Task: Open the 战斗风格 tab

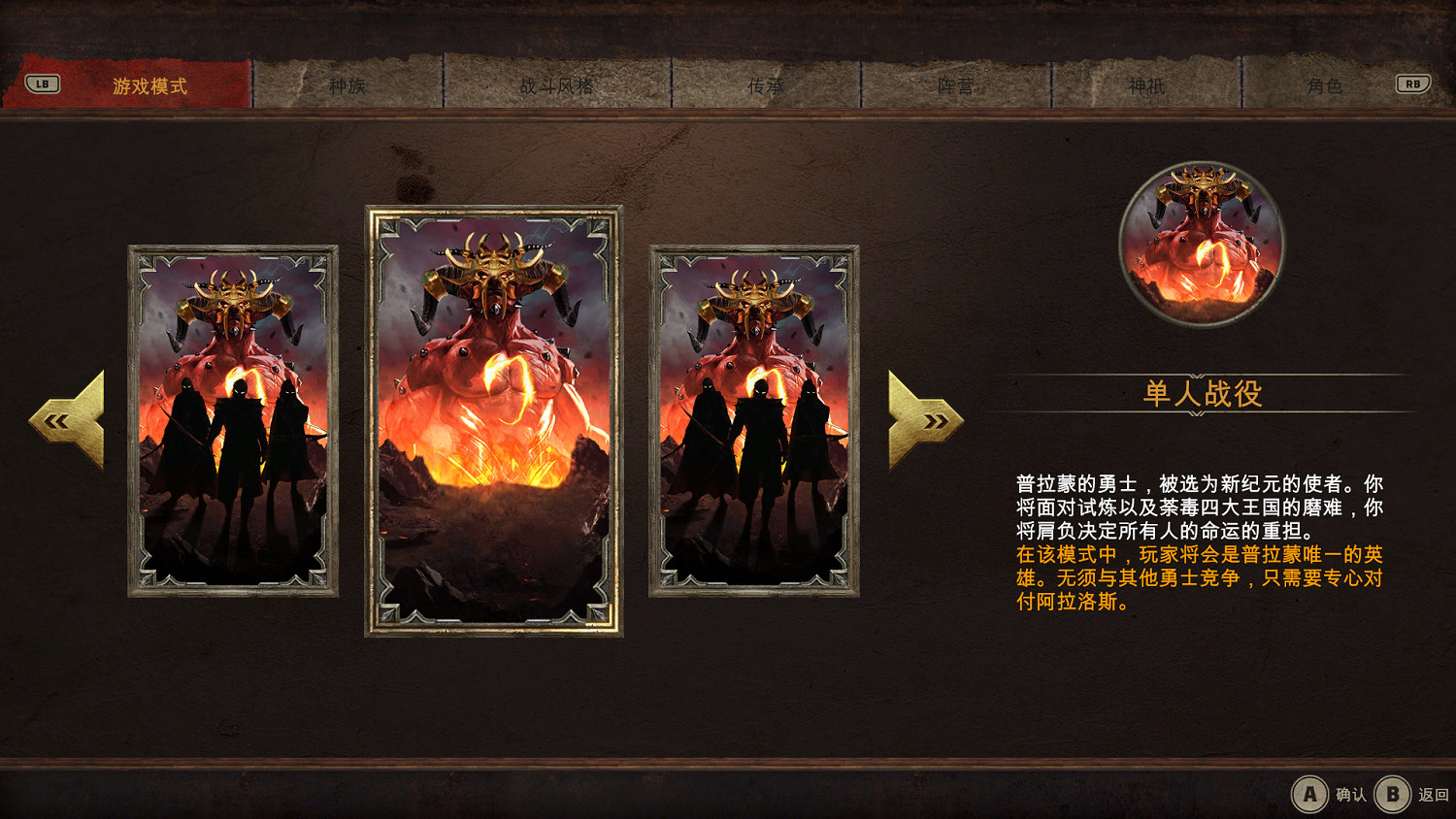Action: coord(558,83)
